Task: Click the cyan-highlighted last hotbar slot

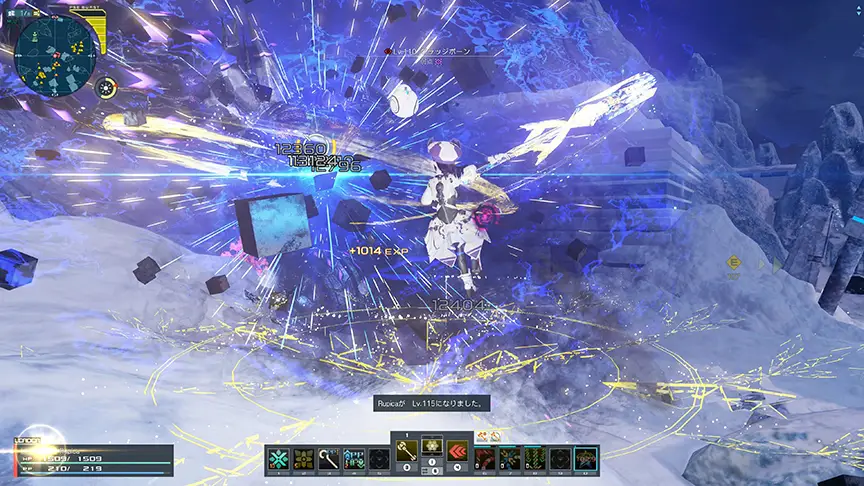Action: click(x=585, y=459)
